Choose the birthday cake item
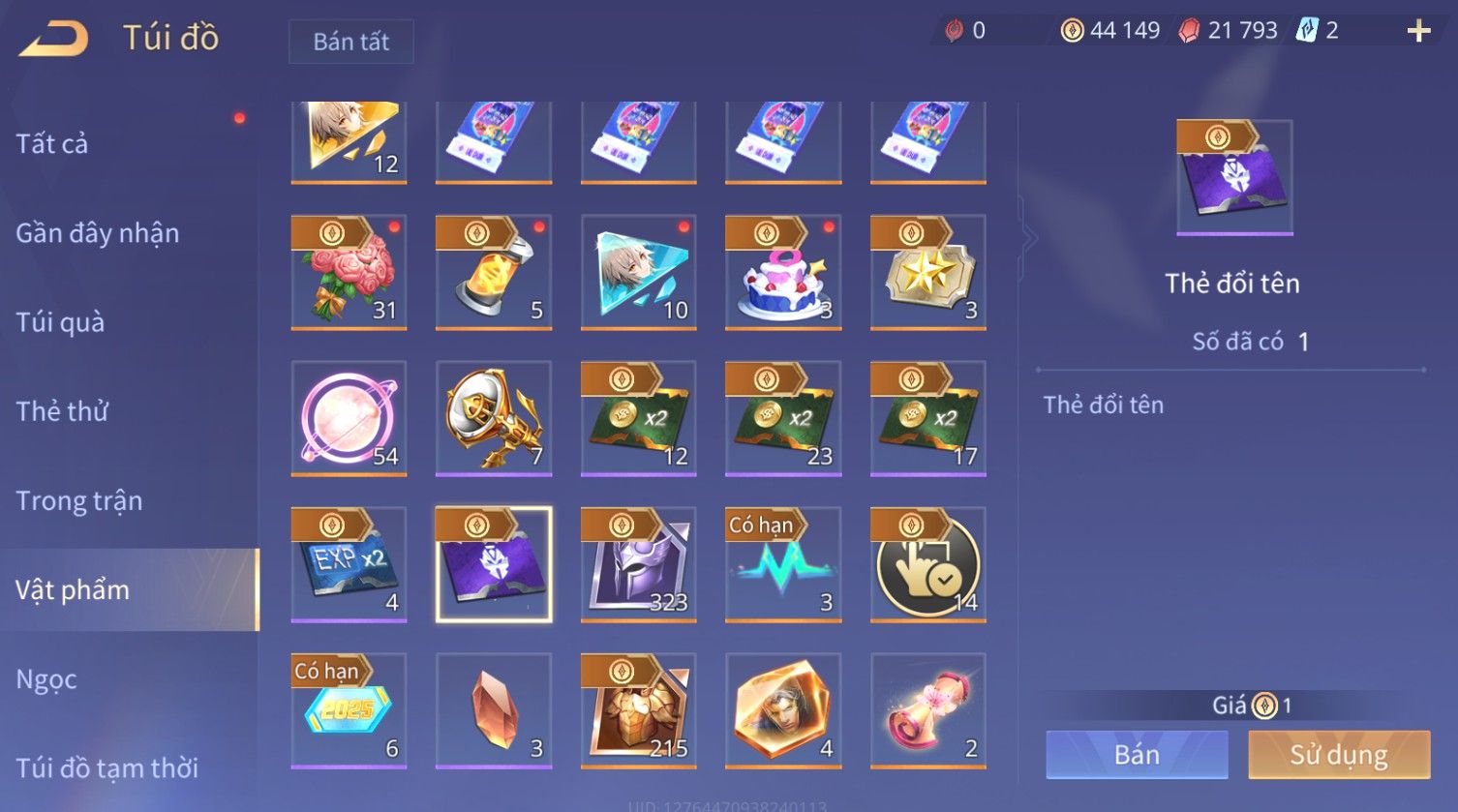The image size is (1458, 812). coord(783,272)
